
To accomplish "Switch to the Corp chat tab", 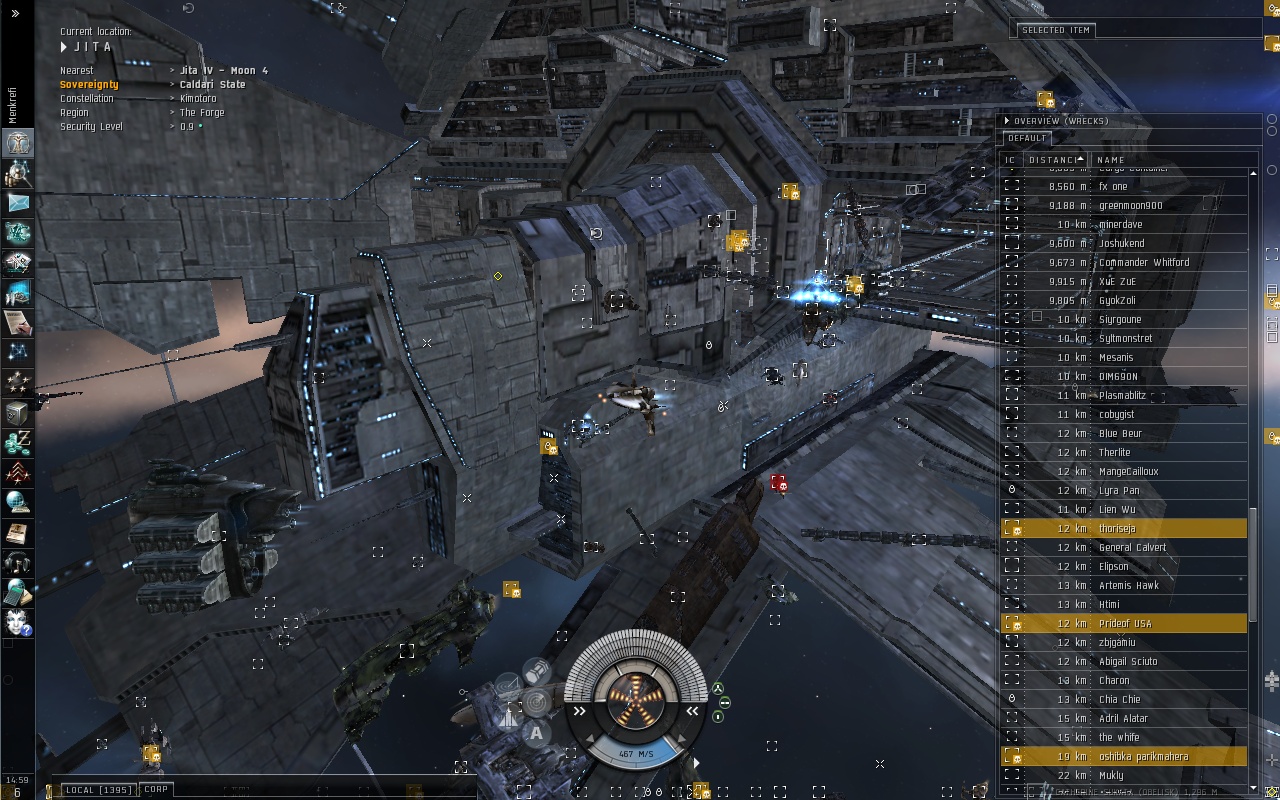I will pos(156,790).
